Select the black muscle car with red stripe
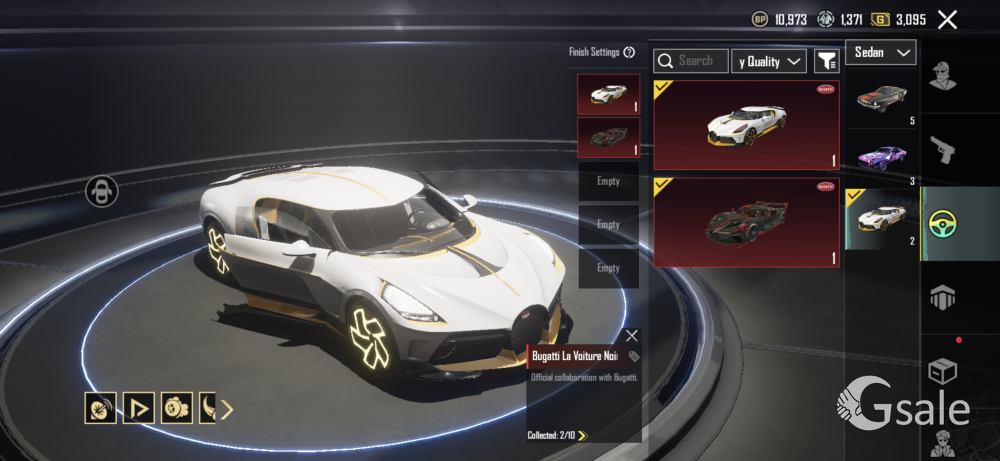The width and height of the screenshot is (1000, 461). point(882,99)
